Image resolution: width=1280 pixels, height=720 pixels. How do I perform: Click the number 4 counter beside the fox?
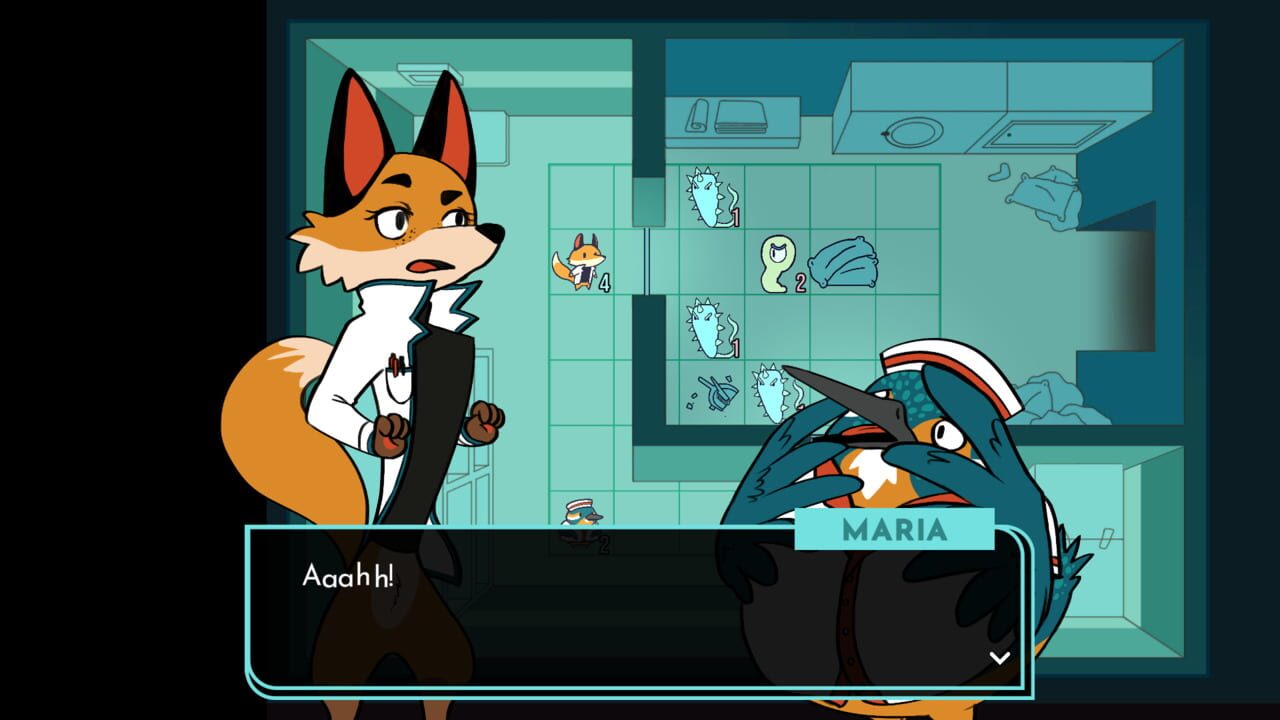[x=605, y=285]
